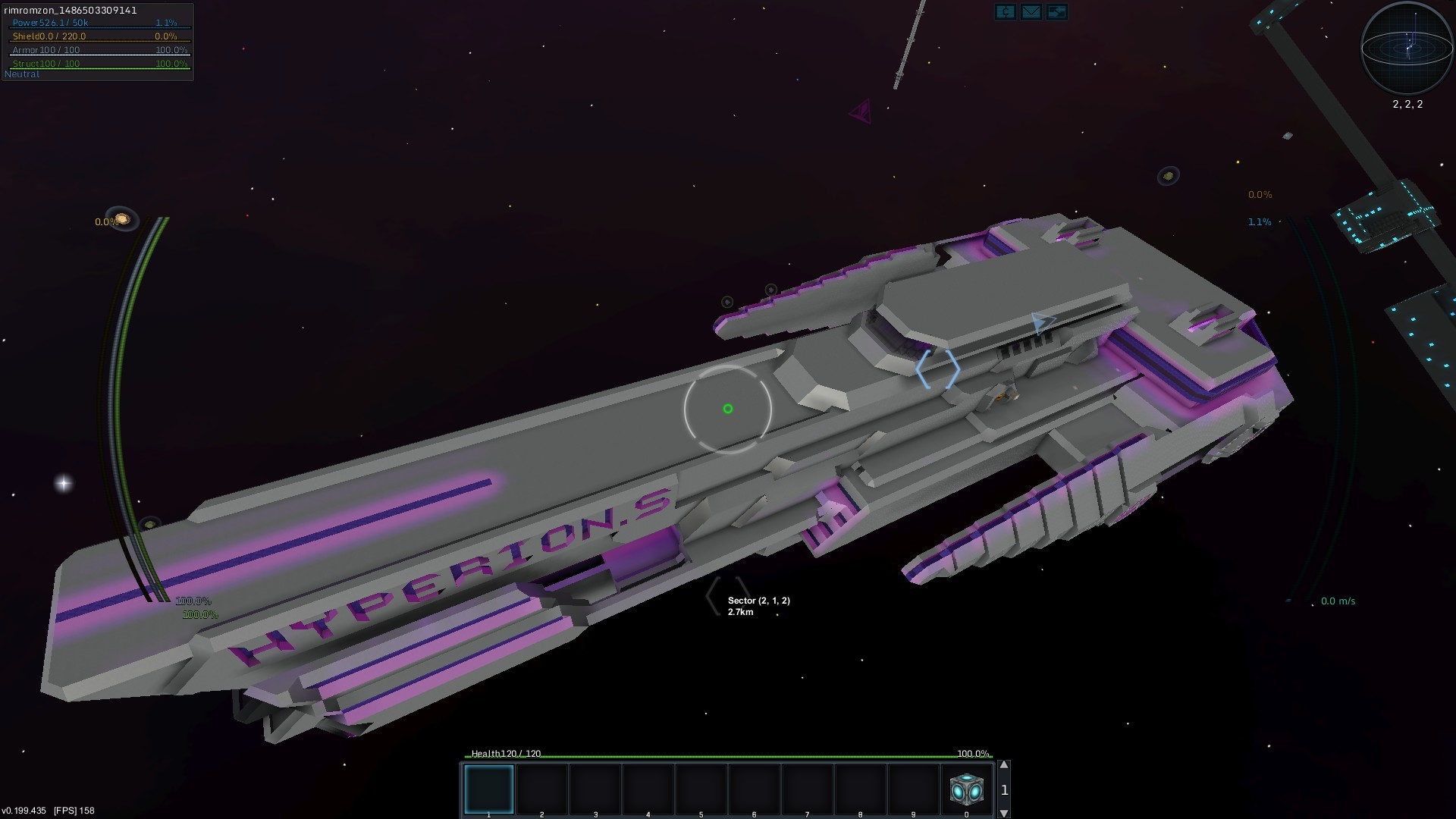Switch hotbar page with the down arrow
This screenshot has height=819, width=1456.
(x=1004, y=813)
